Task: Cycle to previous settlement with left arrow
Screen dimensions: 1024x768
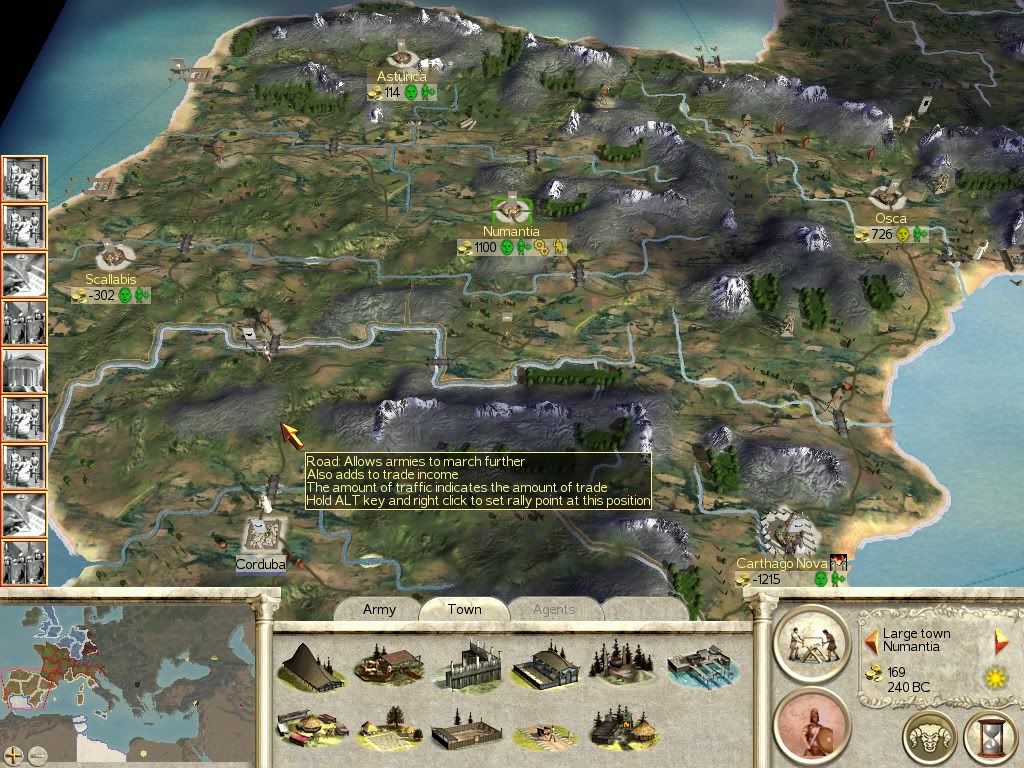Action: [x=871, y=641]
